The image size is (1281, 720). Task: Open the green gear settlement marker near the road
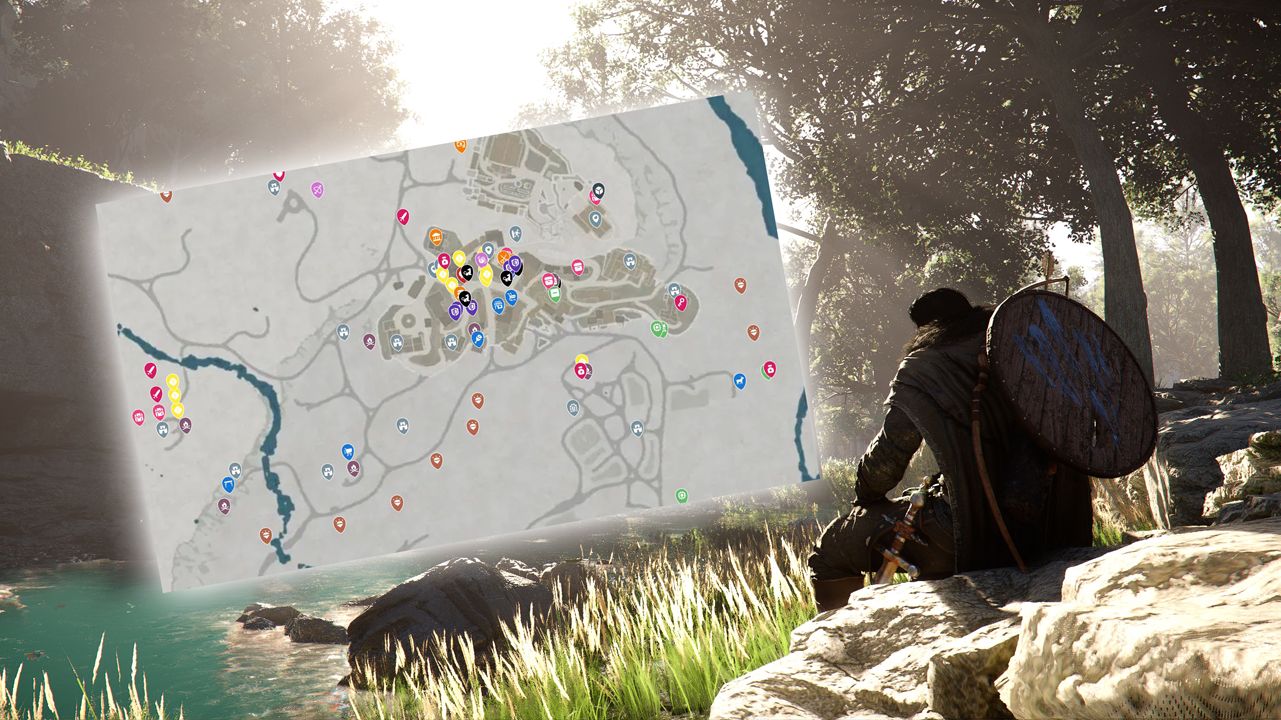coord(658,328)
